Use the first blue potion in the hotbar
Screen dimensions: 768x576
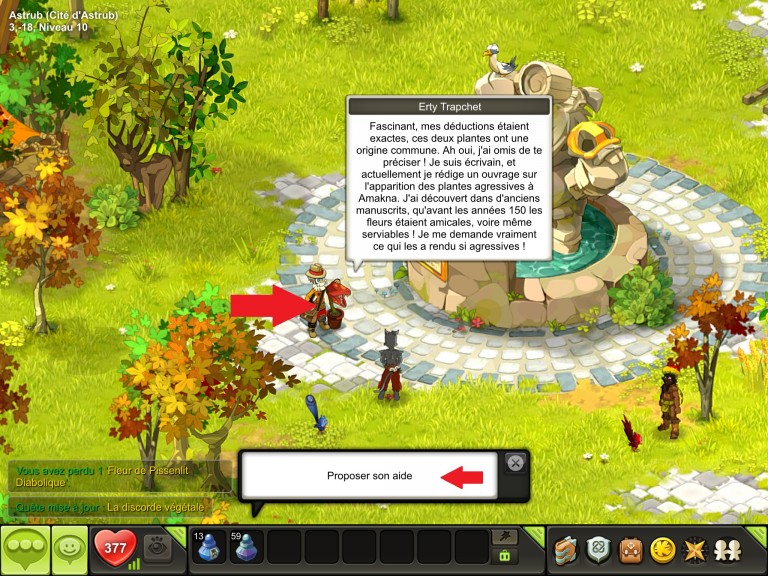pyautogui.click(x=208, y=548)
